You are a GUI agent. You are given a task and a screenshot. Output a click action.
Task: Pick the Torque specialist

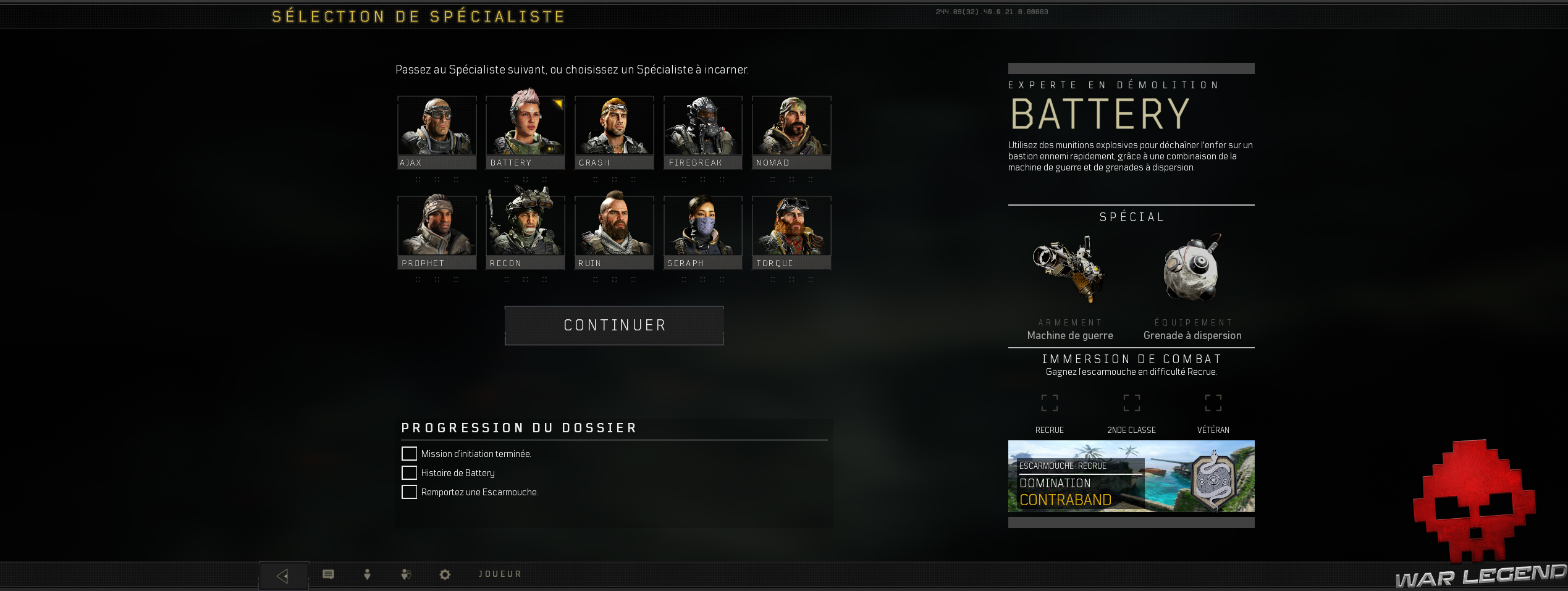791,232
